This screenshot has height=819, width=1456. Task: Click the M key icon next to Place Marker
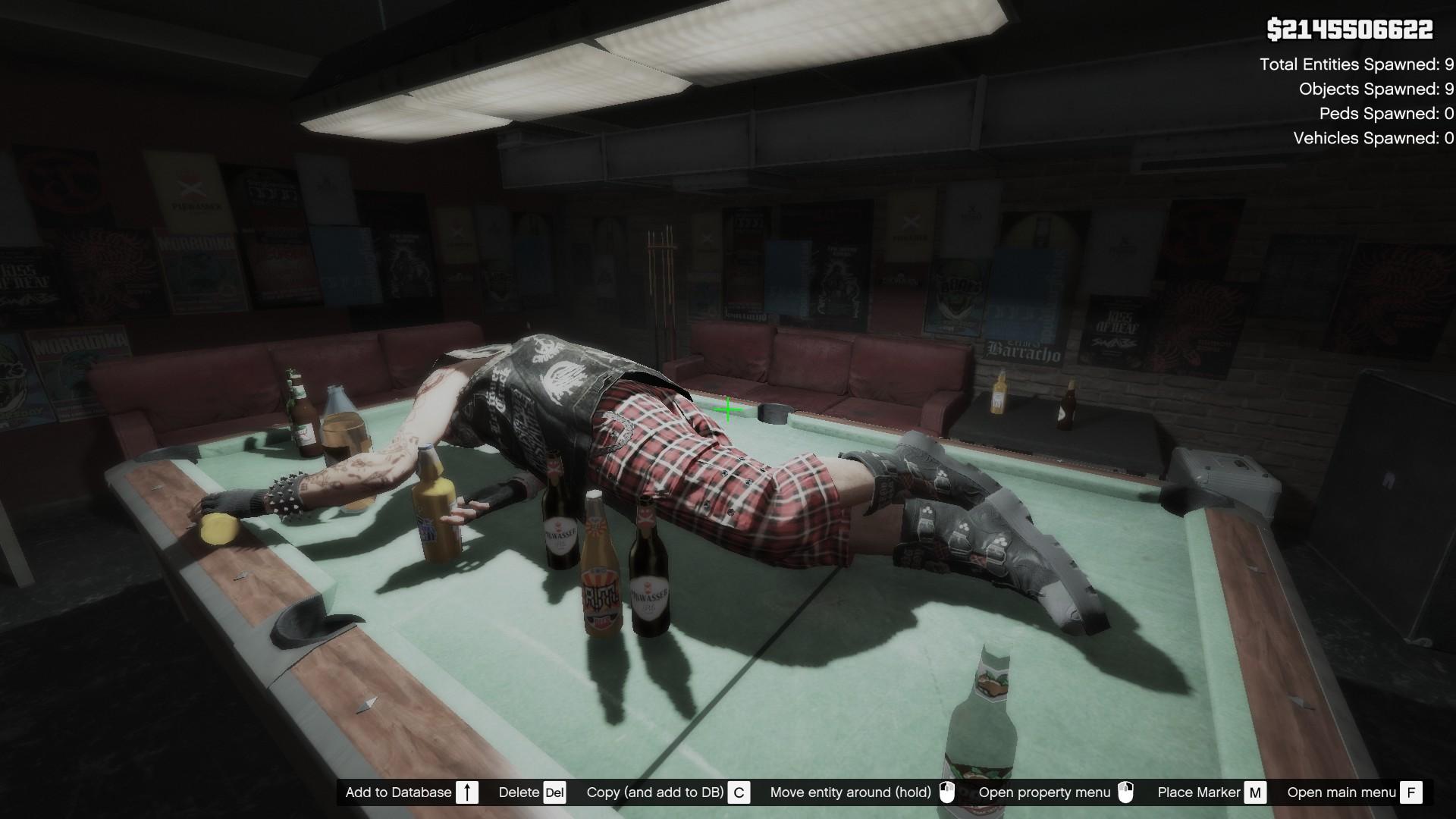(1255, 792)
